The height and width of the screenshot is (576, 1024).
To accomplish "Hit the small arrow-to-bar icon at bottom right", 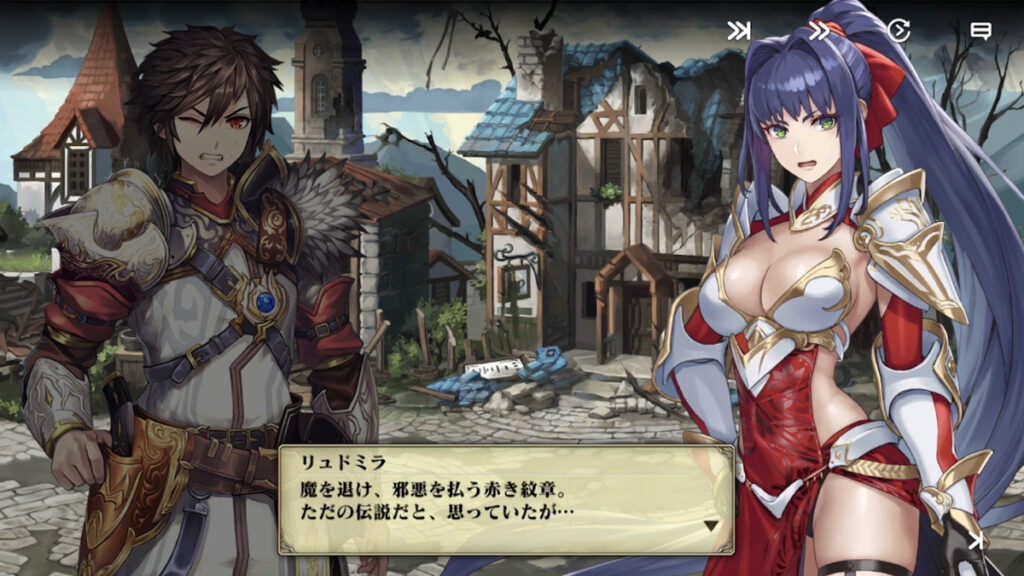I will tap(976, 541).
